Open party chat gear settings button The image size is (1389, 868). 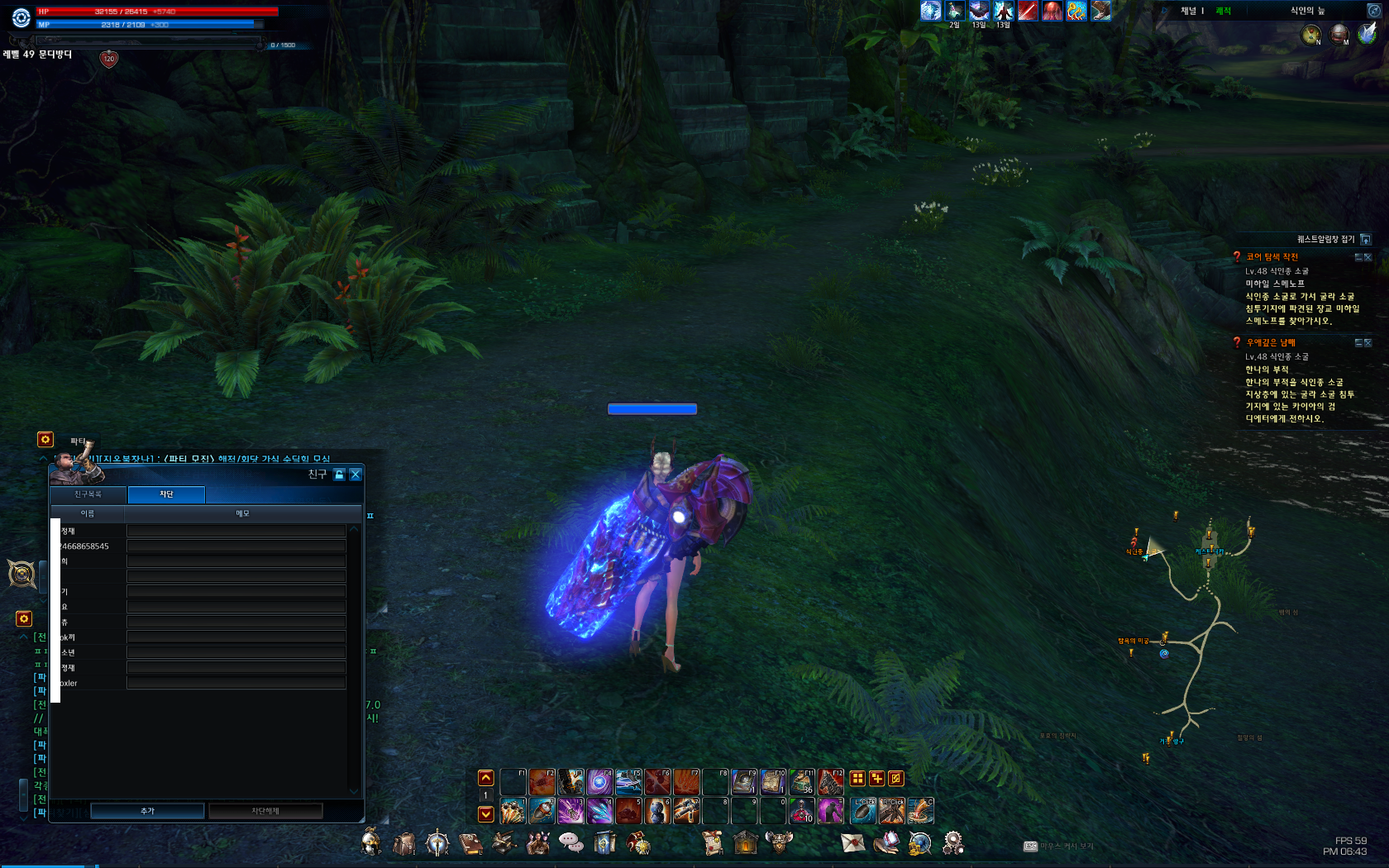tap(45, 440)
